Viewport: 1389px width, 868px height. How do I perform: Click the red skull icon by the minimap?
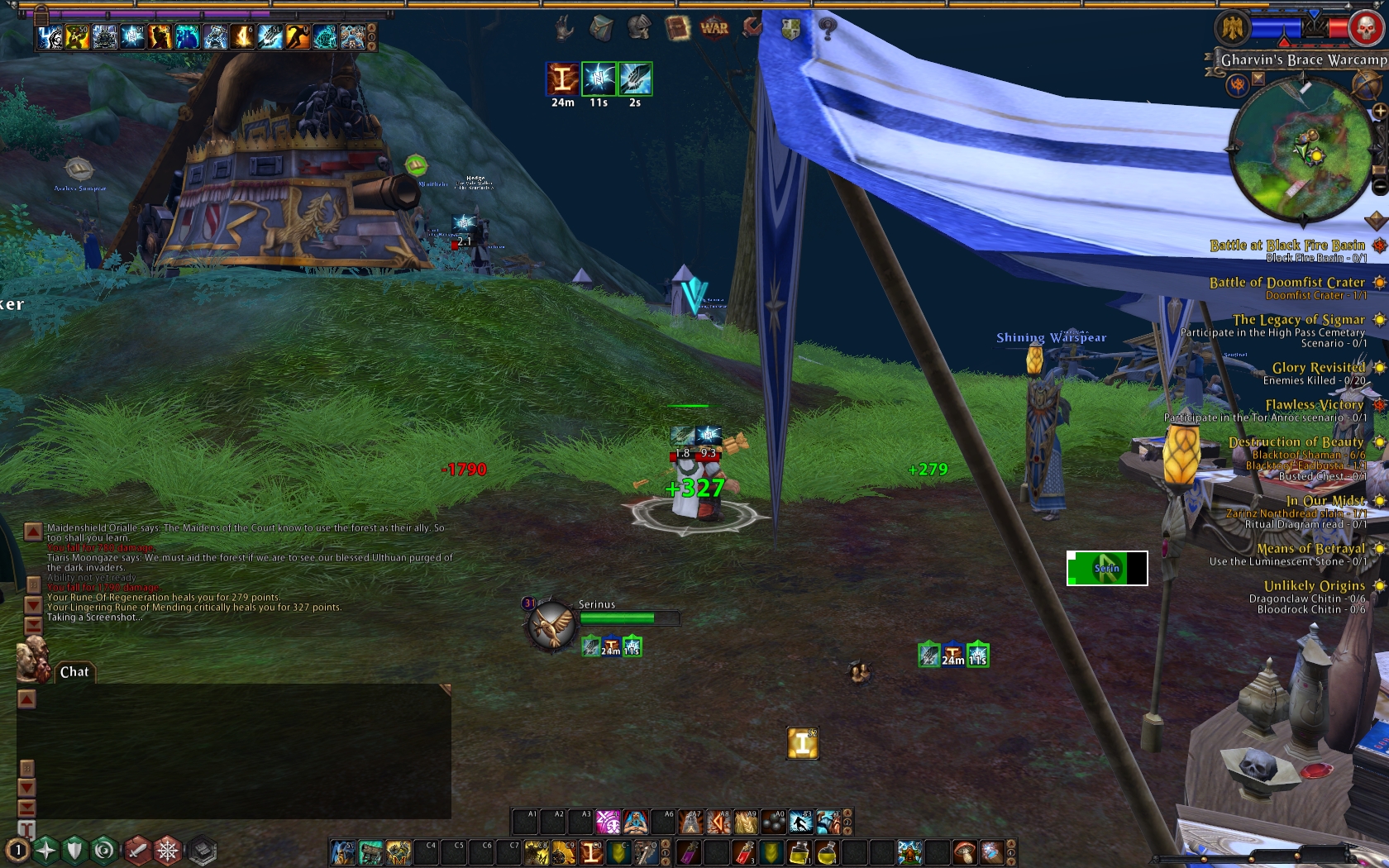(x=1367, y=28)
